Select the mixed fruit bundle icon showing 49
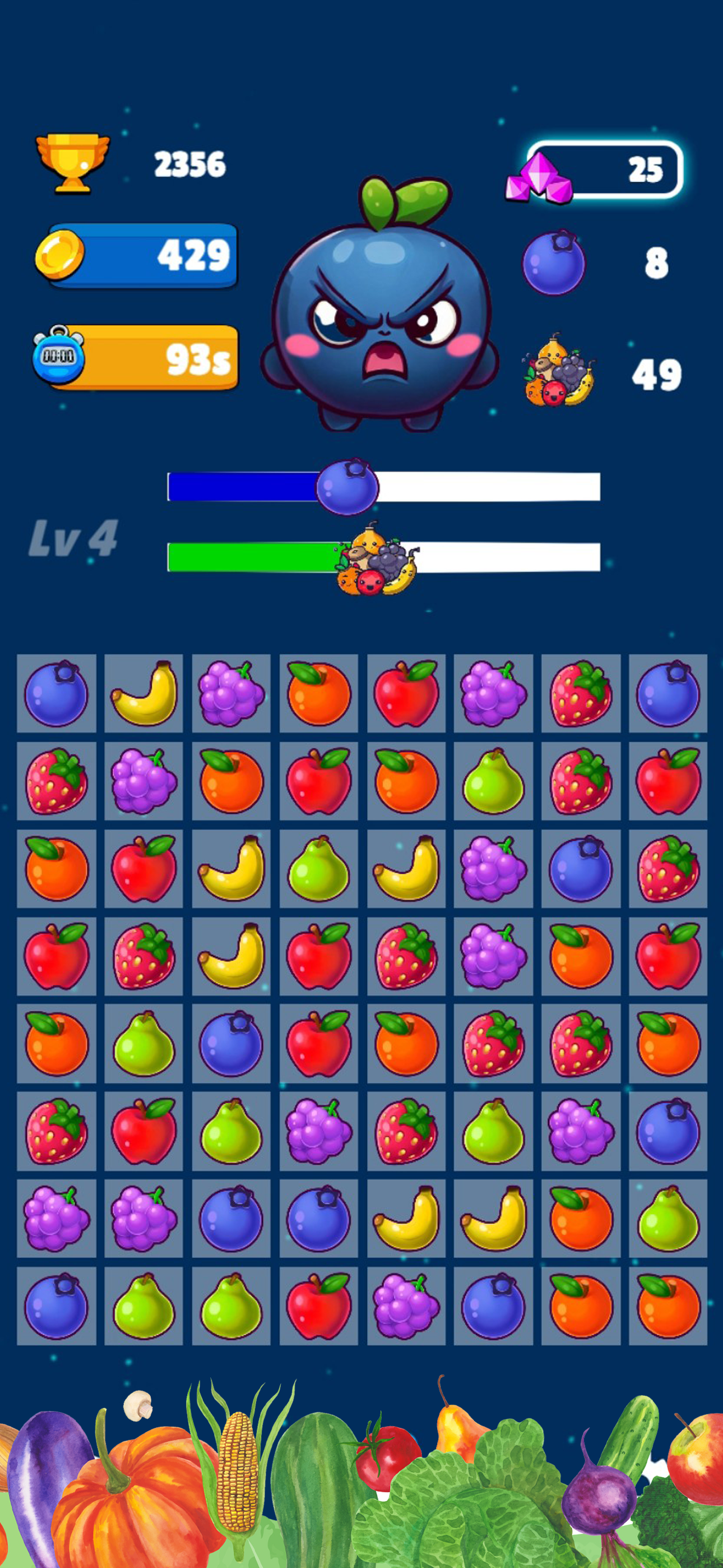Screen dimensions: 723x1568 (557, 375)
